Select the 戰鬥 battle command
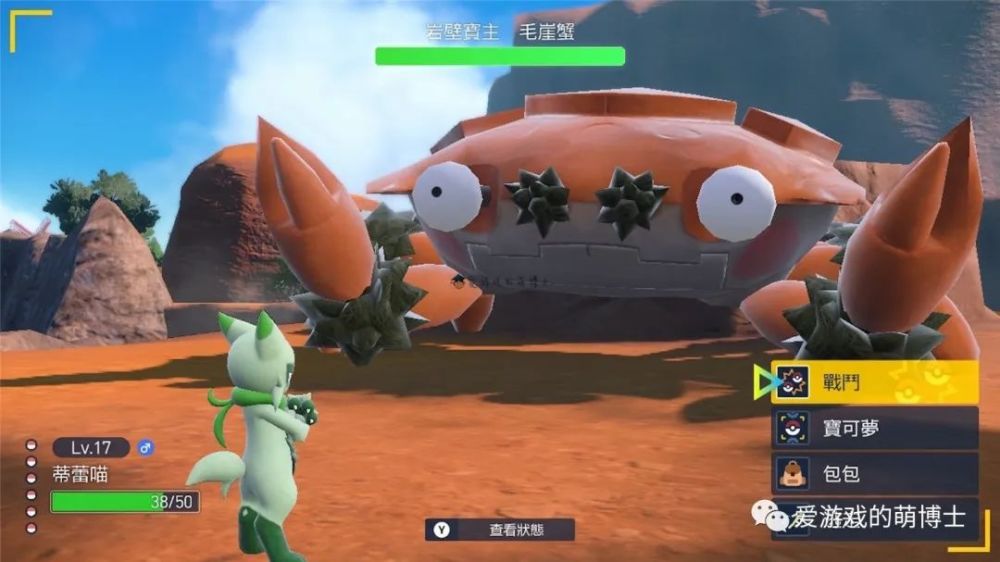Screen dimensions: 1000x562 click(873, 382)
